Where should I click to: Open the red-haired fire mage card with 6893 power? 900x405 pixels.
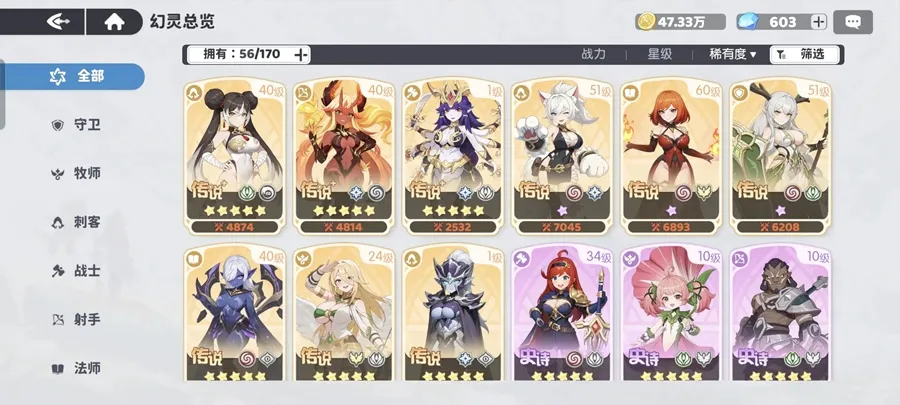pyautogui.click(x=666, y=153)
